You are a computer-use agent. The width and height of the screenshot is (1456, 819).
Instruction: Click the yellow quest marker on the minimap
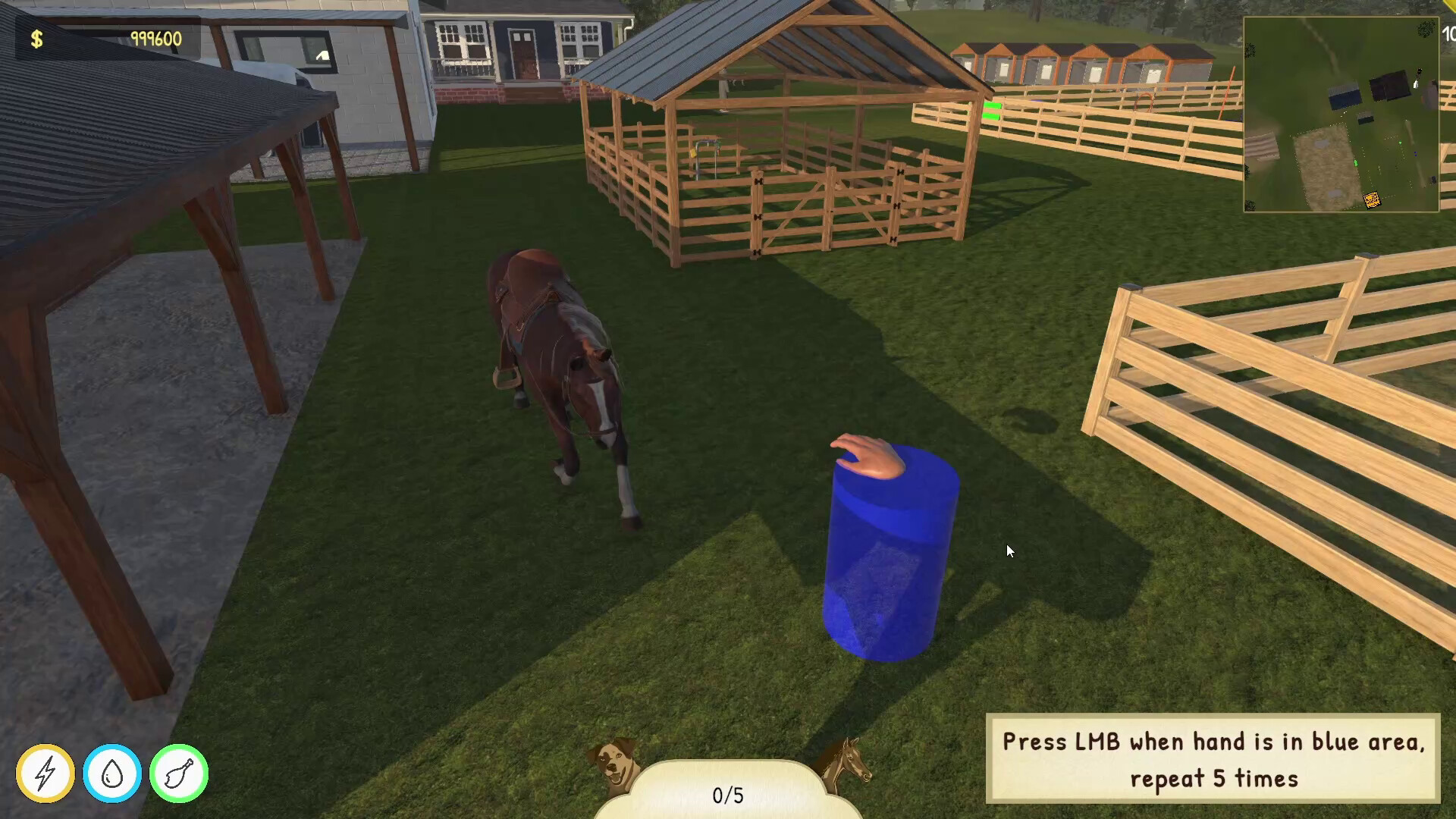click(1373, 198)
